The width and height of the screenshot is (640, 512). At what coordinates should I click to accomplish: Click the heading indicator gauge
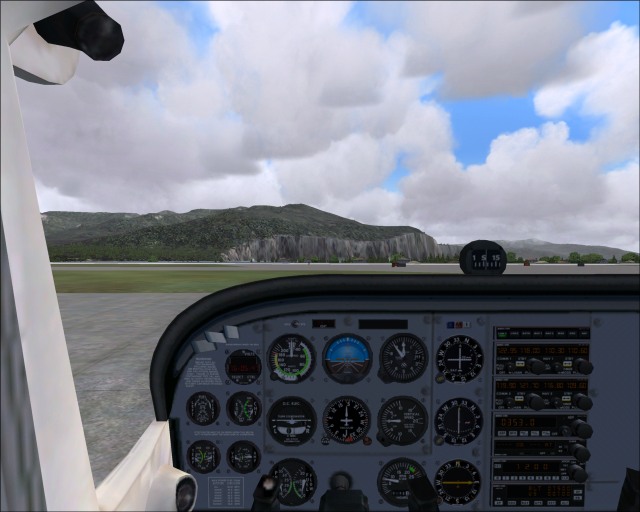click(x=347, y=420)
